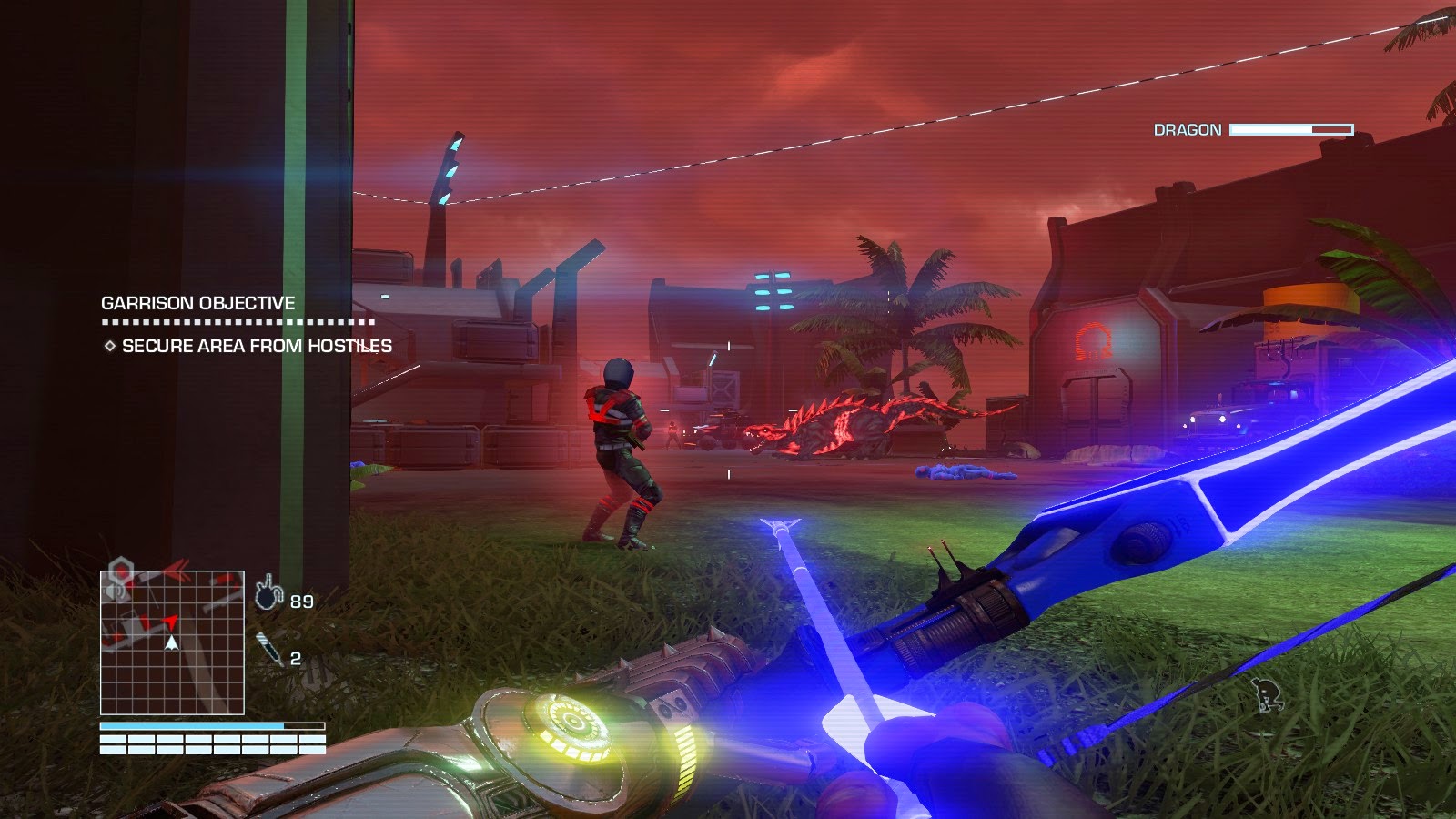
Task: Click the ammo count reading 89
Action: click(x=300, y=600)
